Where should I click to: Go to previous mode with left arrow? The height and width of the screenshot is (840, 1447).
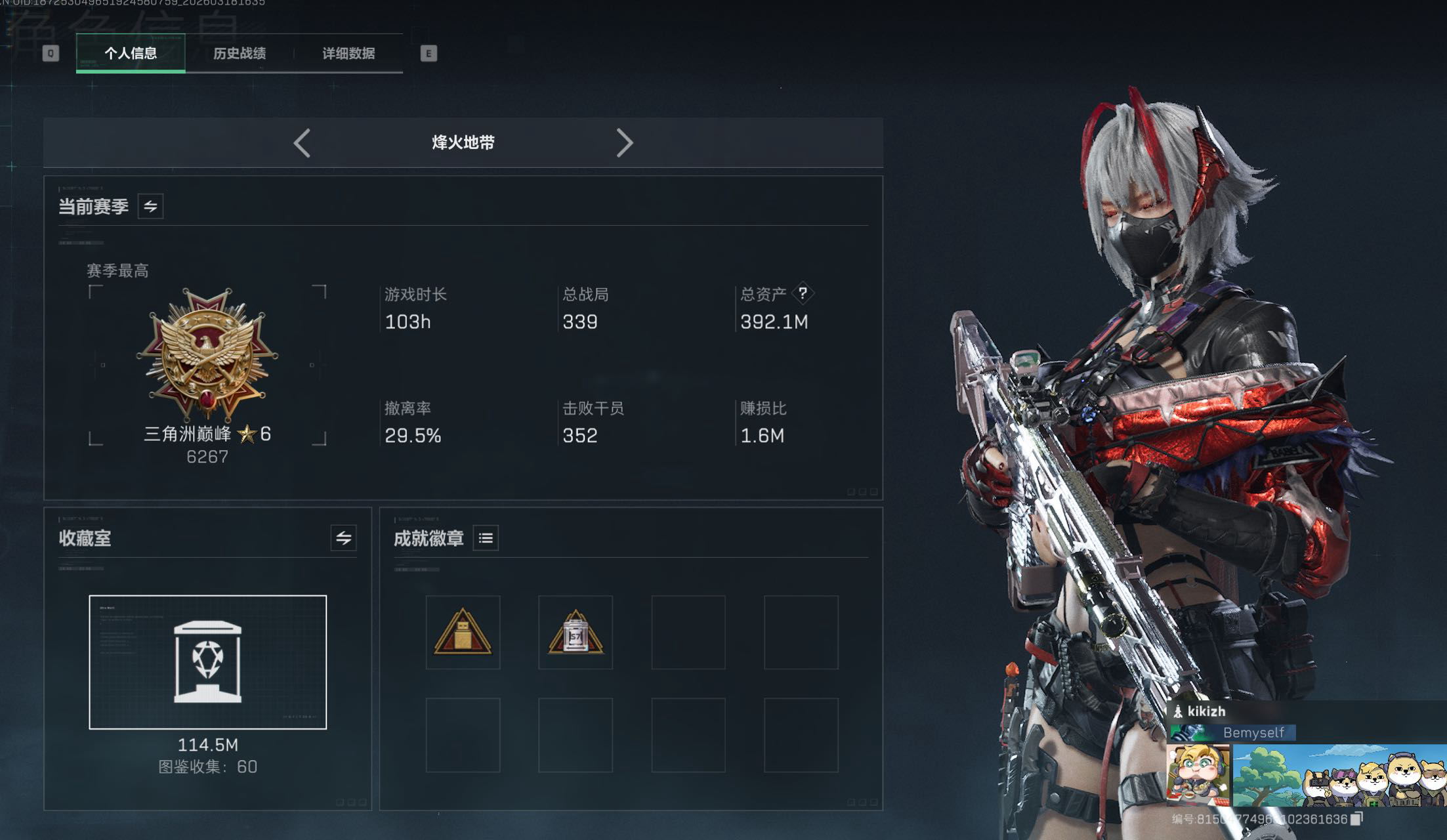(302, 142)
